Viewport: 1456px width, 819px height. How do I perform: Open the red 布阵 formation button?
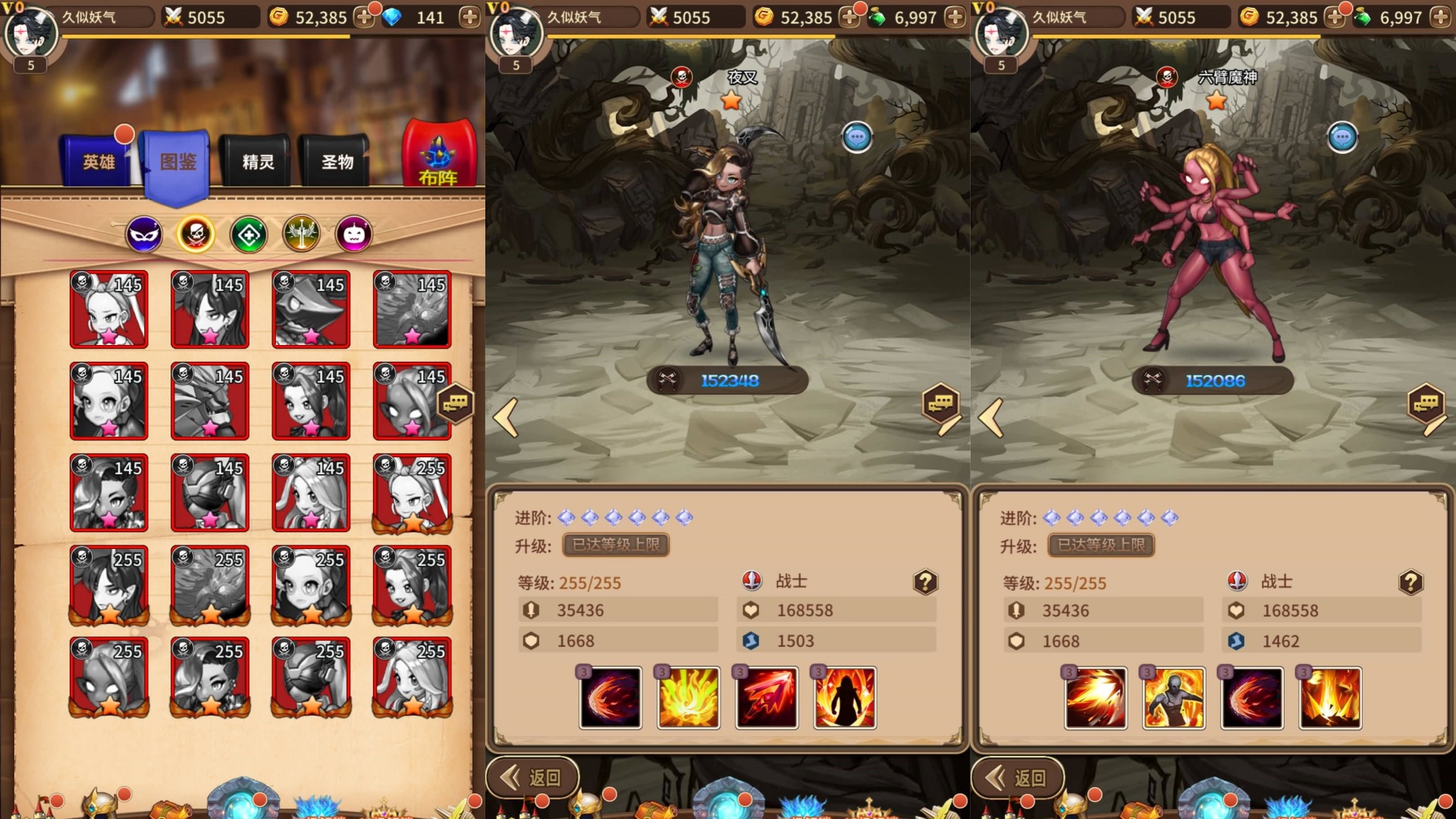point(438,155)
